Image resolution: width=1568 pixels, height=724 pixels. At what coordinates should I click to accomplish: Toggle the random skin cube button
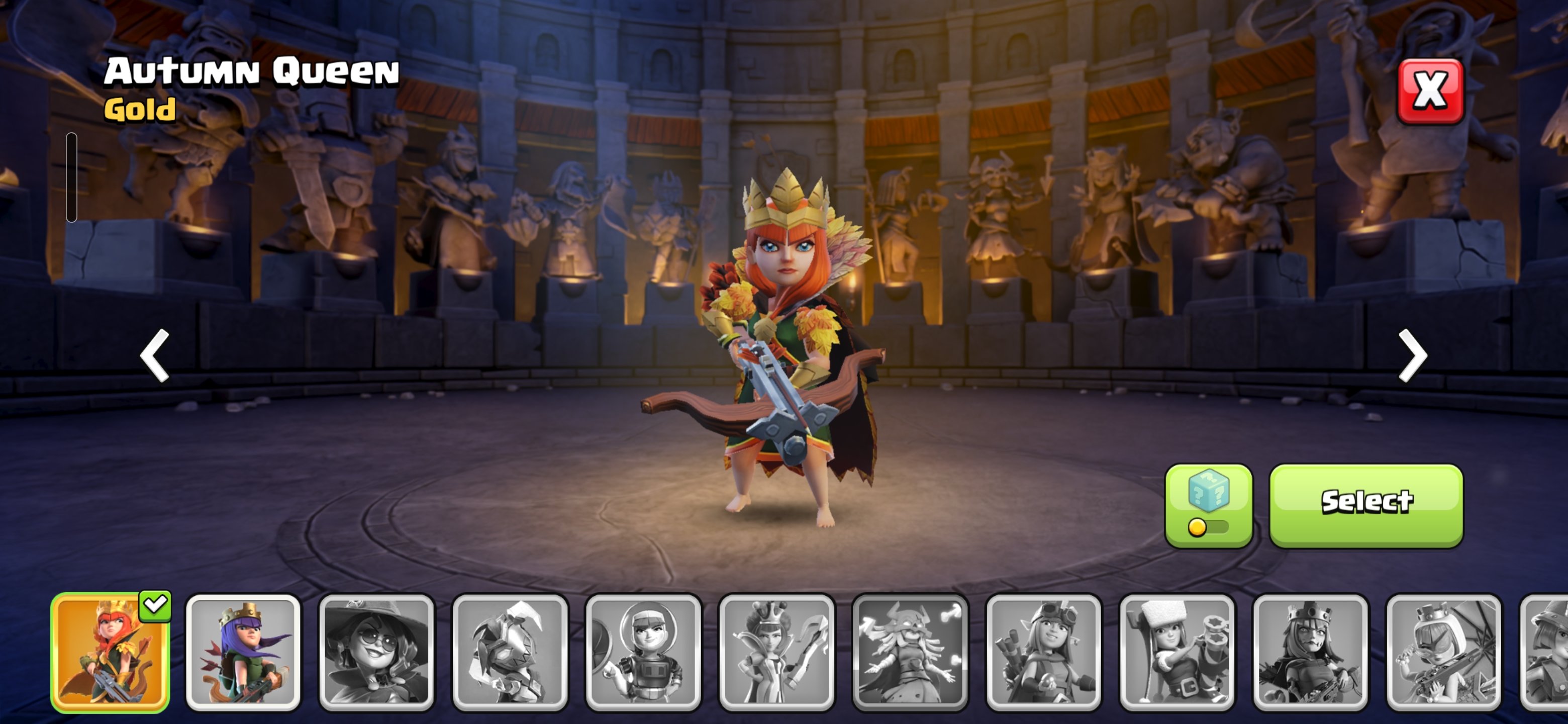click(1208, 505)
